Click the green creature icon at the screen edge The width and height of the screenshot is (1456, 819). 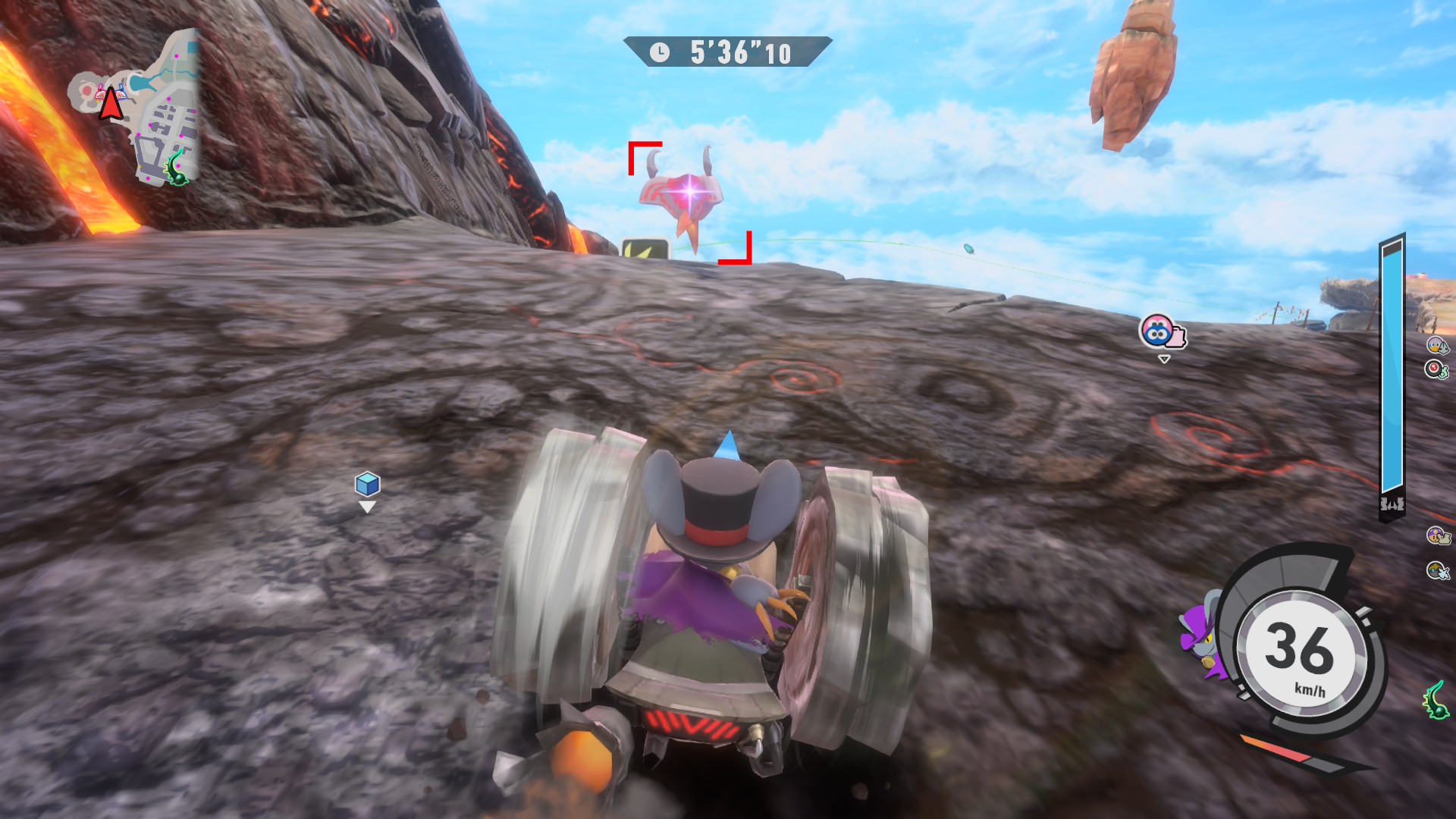coord(1436,700)
